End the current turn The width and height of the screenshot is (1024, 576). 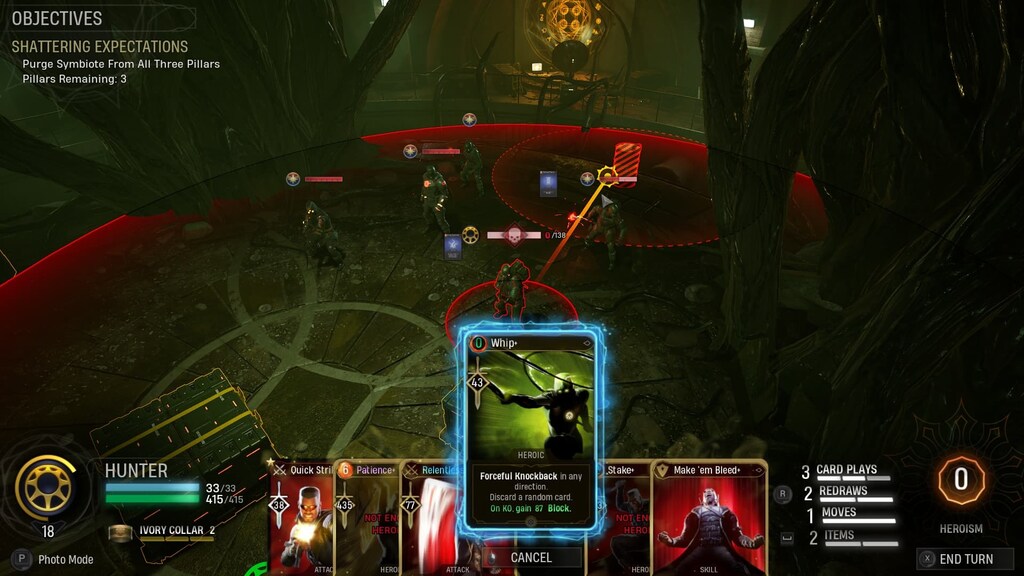[965, 559]
